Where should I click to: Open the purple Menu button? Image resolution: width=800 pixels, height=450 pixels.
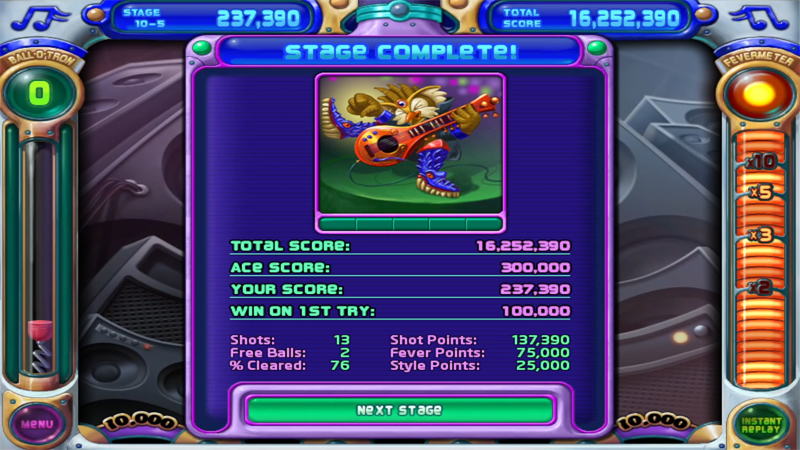37,423
